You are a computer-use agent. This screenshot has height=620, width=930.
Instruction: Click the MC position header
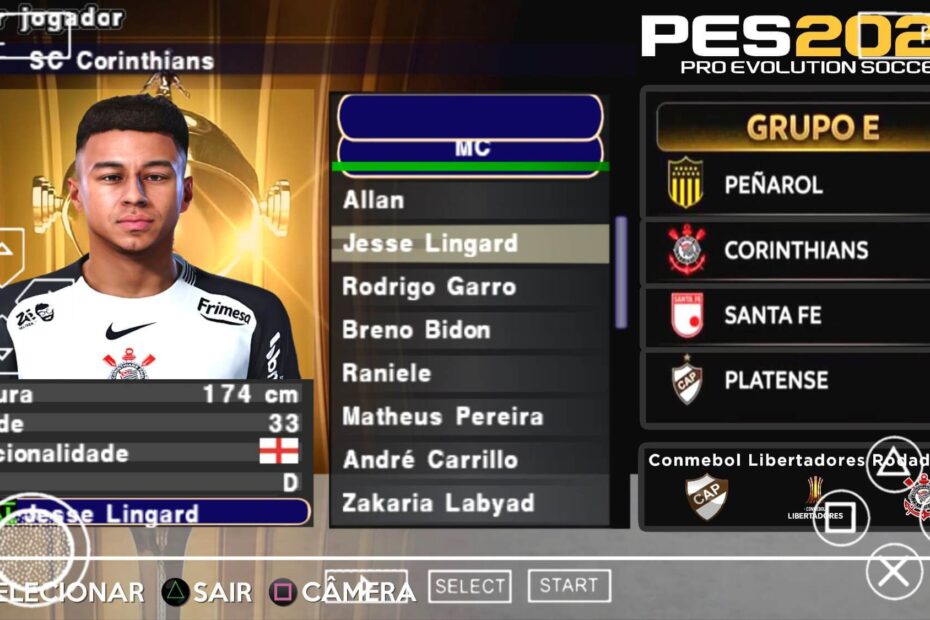(471, 149)
